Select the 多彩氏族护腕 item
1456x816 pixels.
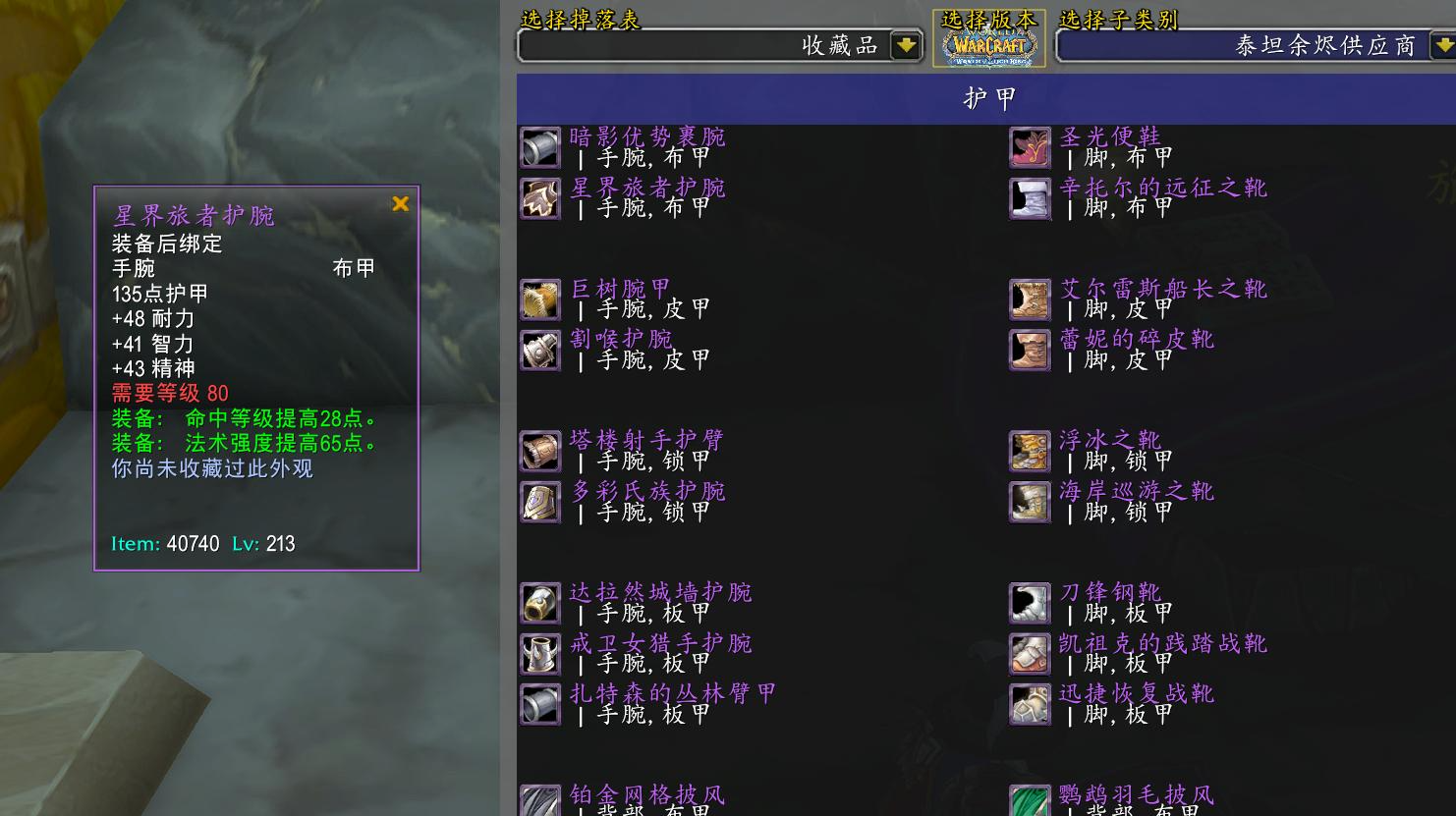[x=646, y=492]
